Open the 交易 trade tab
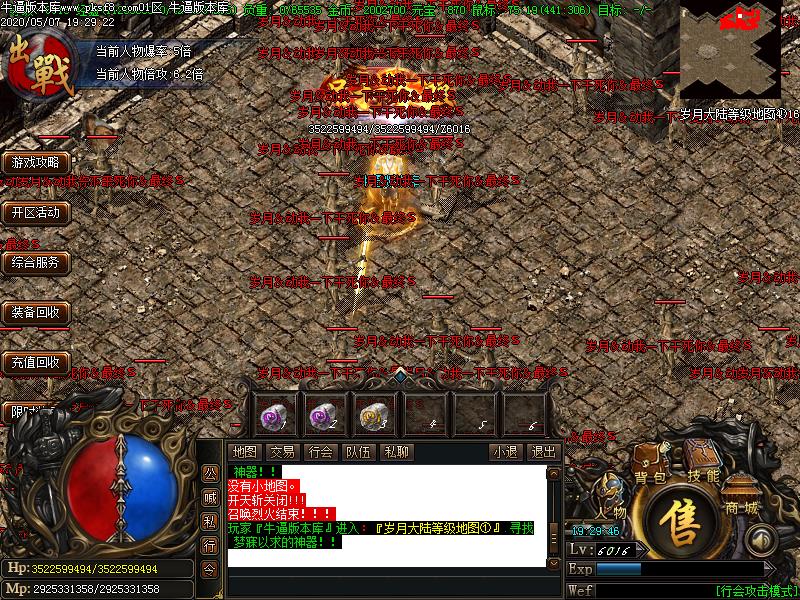 pyautogui.click(x=282, y=452)
